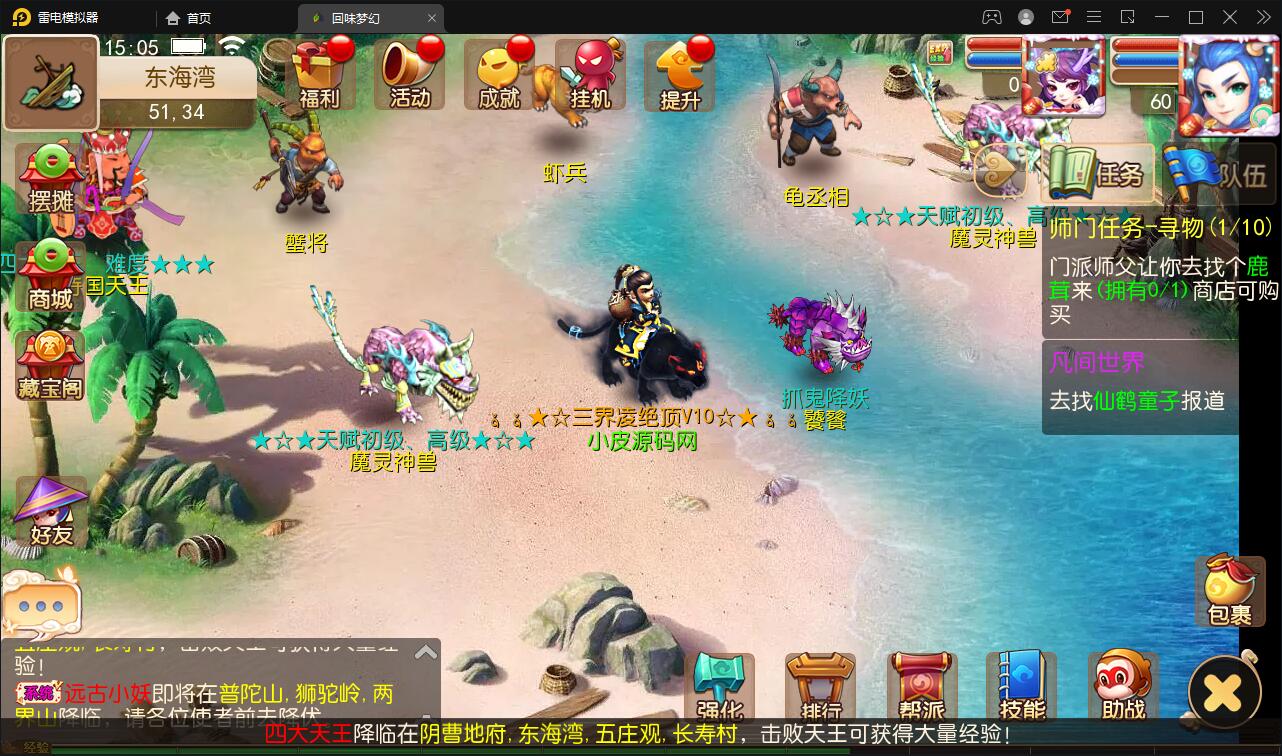The height and width of the screenshot is (756, 1282).
Task: Open the 好友 friends panel
Action: (49, 513)
